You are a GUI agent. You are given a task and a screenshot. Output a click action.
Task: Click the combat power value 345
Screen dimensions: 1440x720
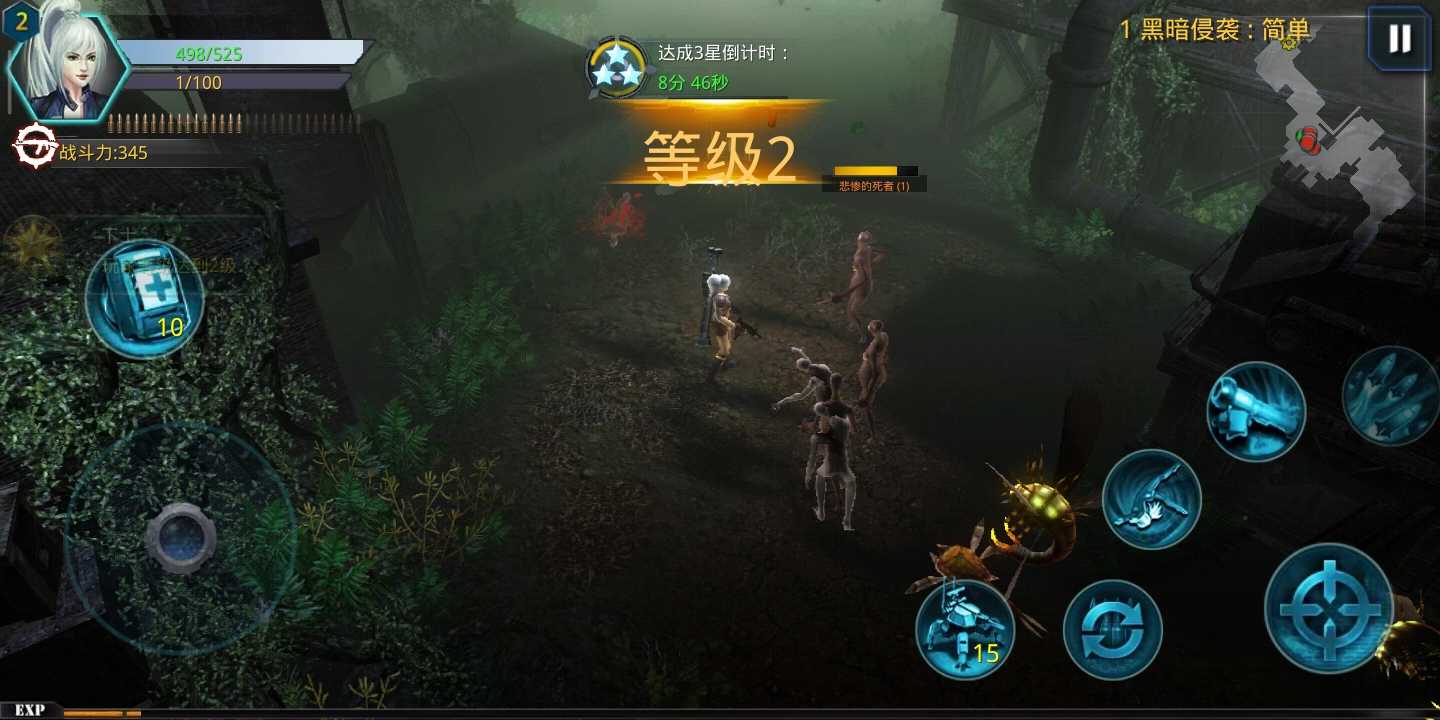pos(105,152)
